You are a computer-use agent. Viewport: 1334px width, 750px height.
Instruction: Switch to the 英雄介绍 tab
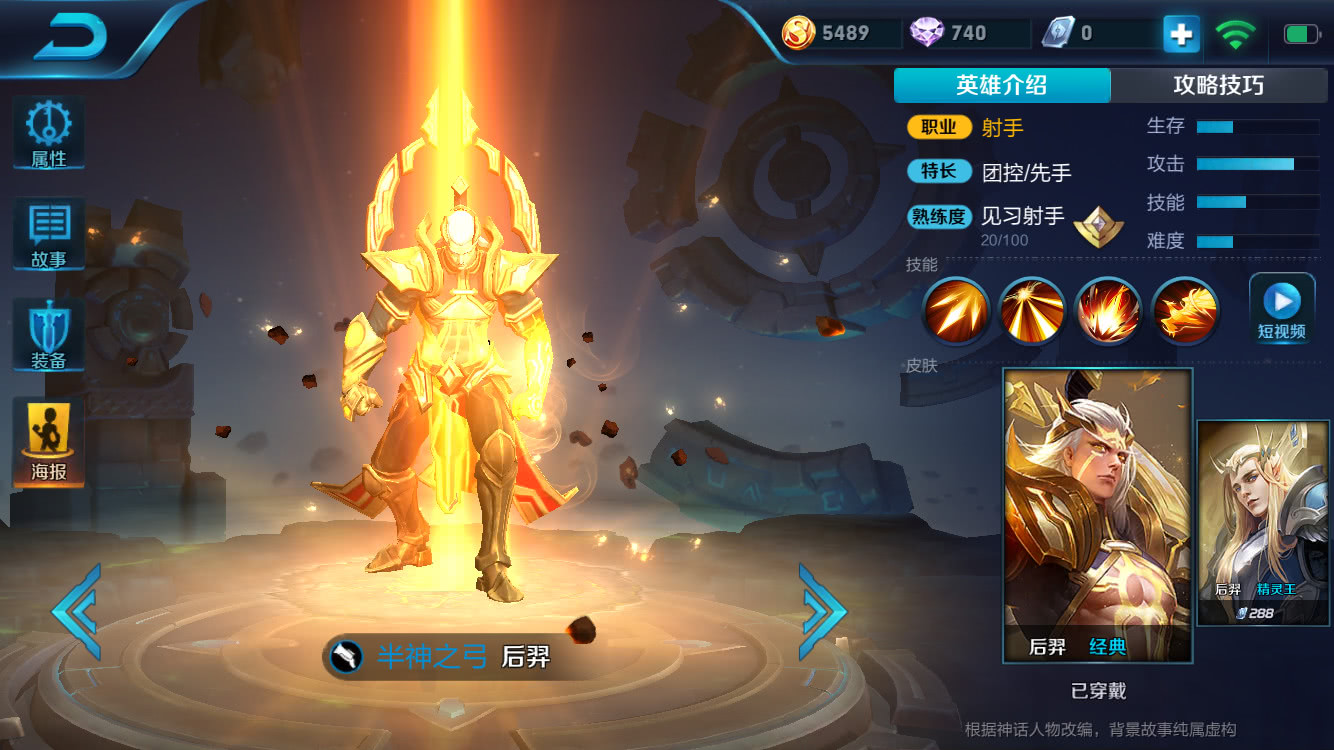(1001, 86)
